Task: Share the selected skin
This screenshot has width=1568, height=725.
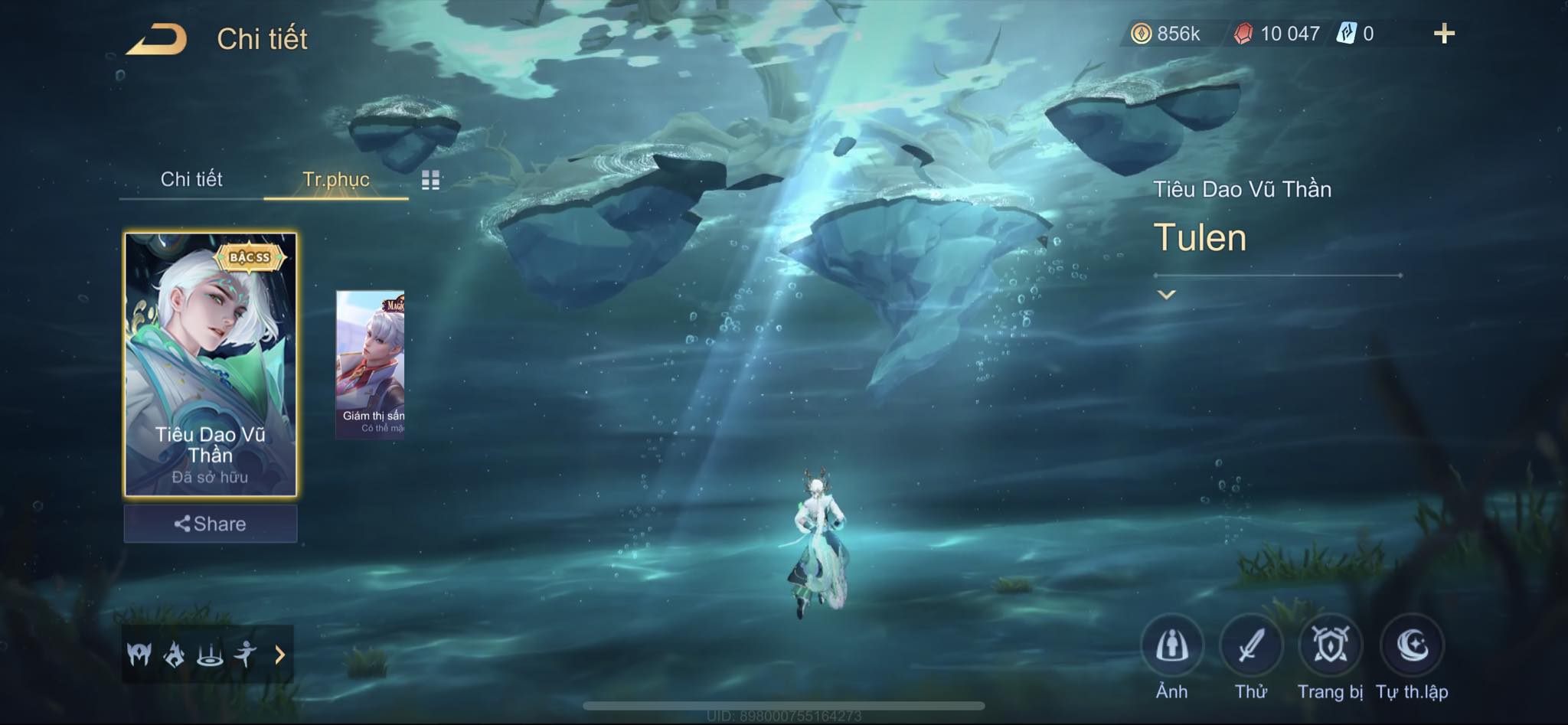Action: point(211,524)
